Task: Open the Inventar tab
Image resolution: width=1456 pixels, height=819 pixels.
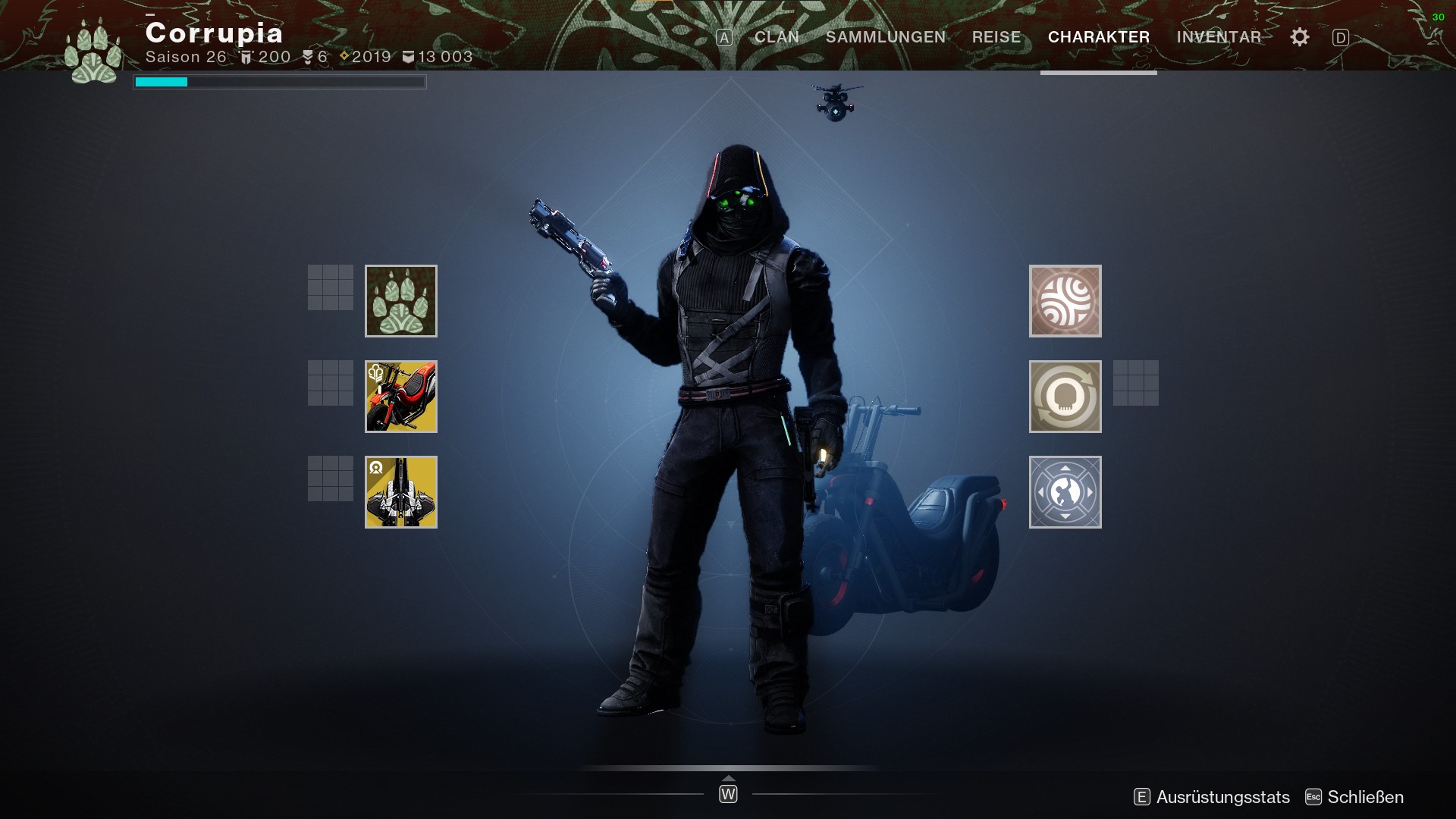Action: coord(1219,37)
